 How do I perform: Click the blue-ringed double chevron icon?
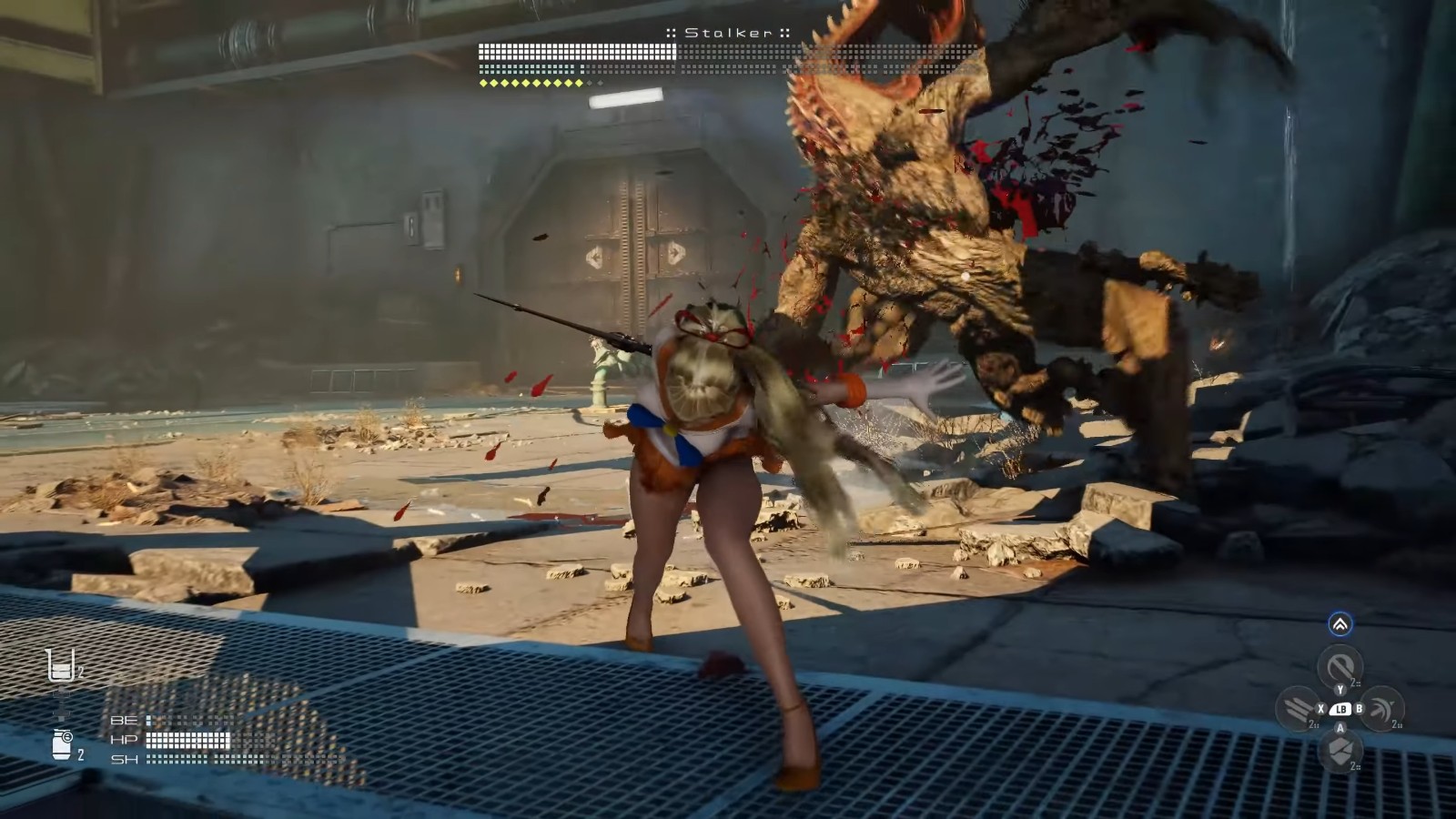tap(1340, 624)
